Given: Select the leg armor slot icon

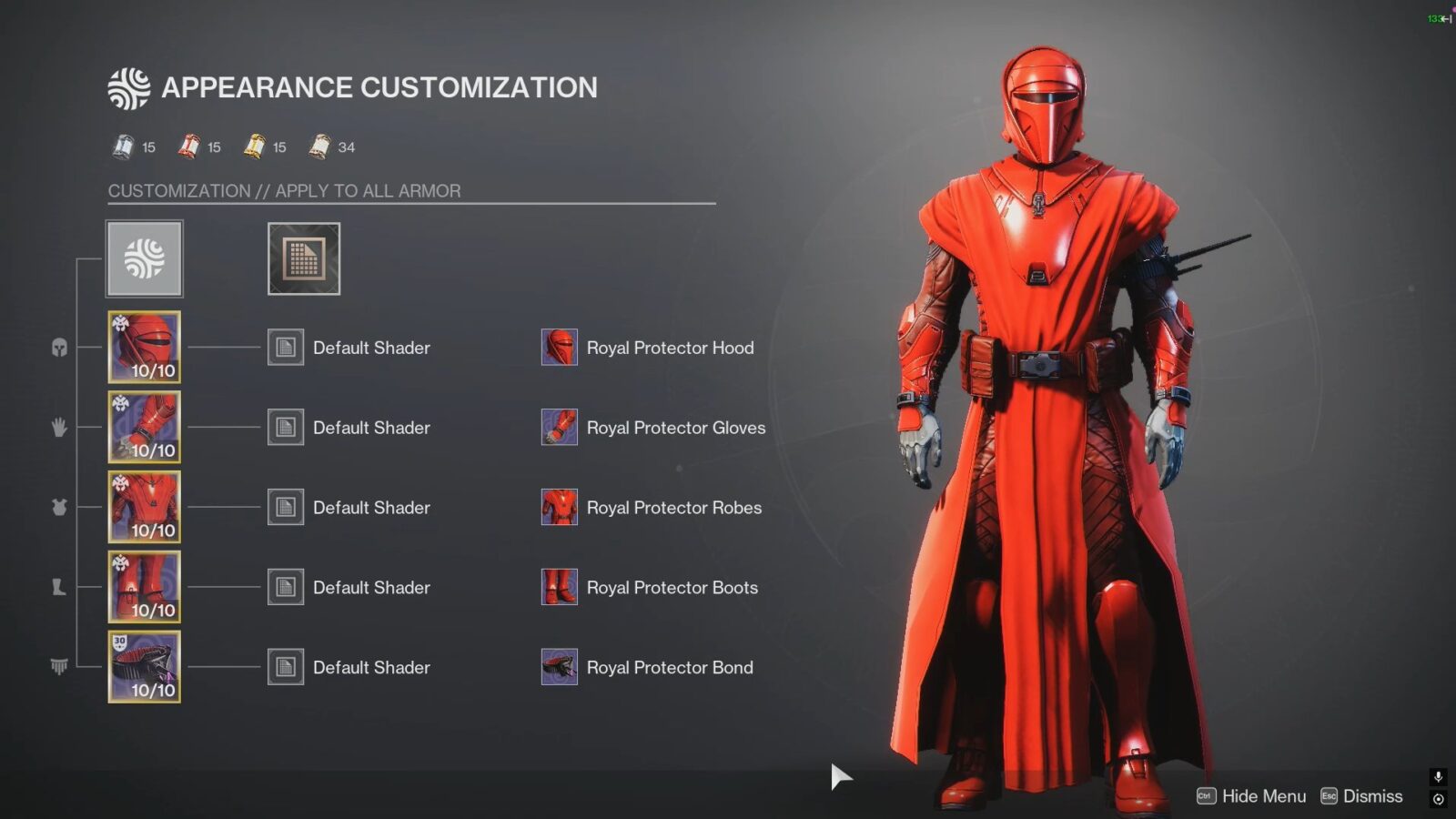Looking at the screenshot, I should coord(57,587).
